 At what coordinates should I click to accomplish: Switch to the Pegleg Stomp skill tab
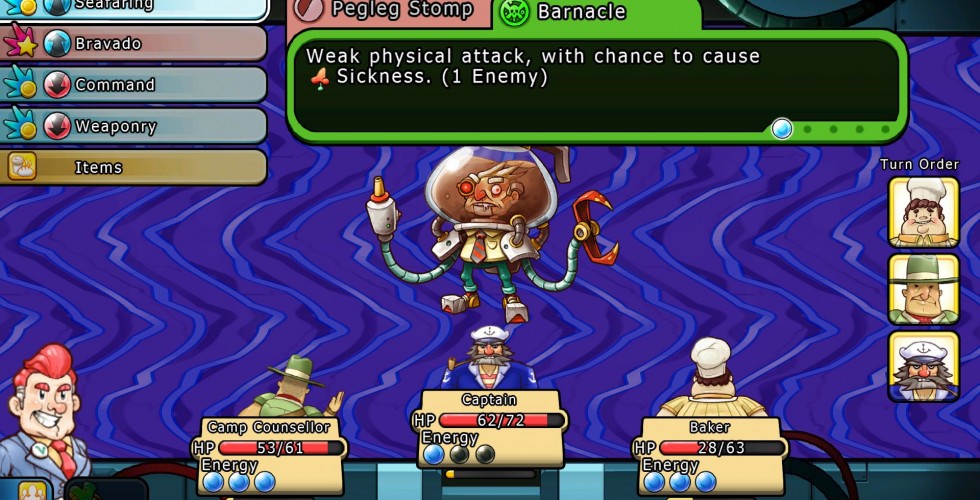390,11
